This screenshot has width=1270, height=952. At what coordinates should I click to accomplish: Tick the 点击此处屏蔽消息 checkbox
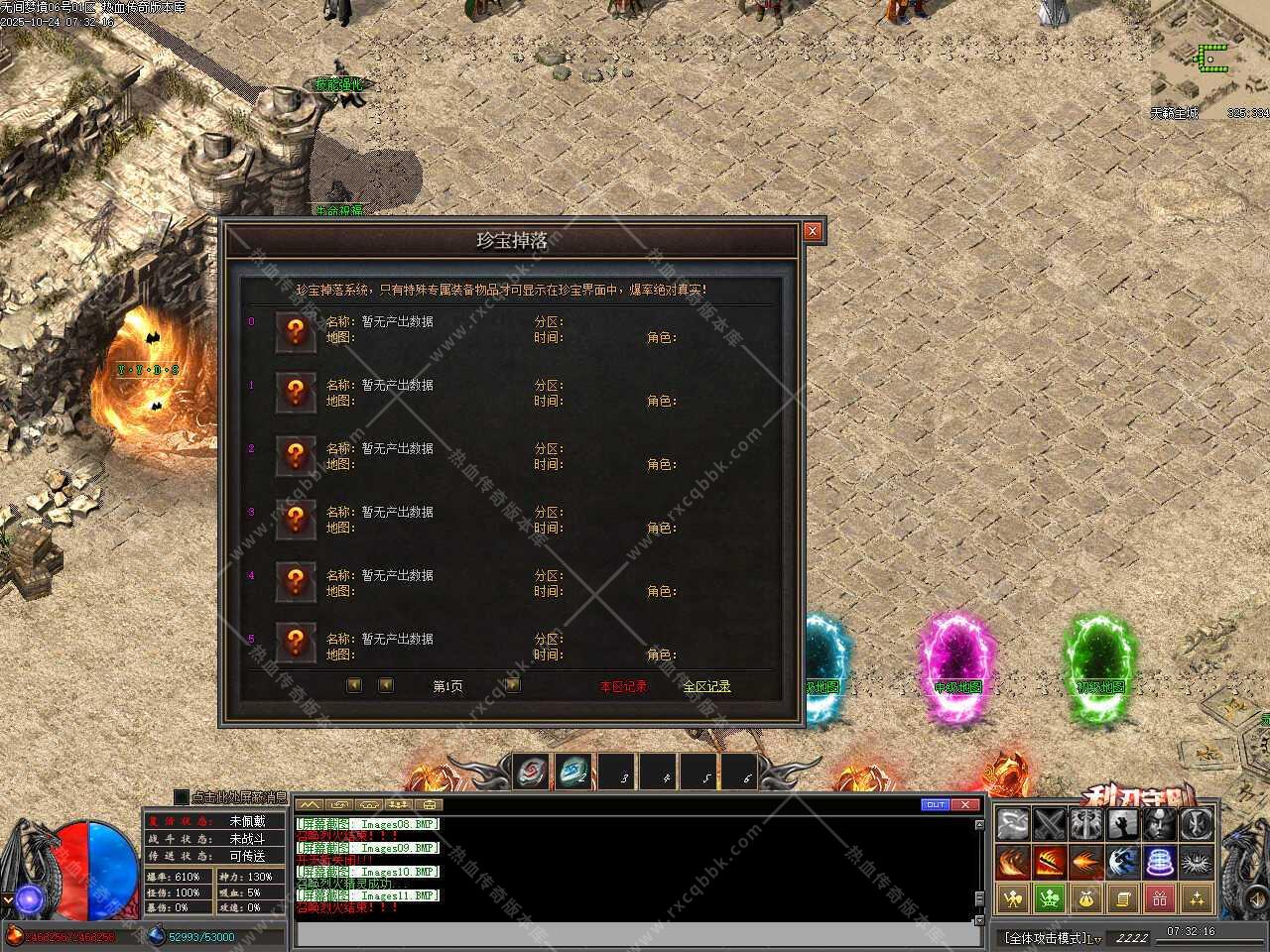tap(181, 797)
